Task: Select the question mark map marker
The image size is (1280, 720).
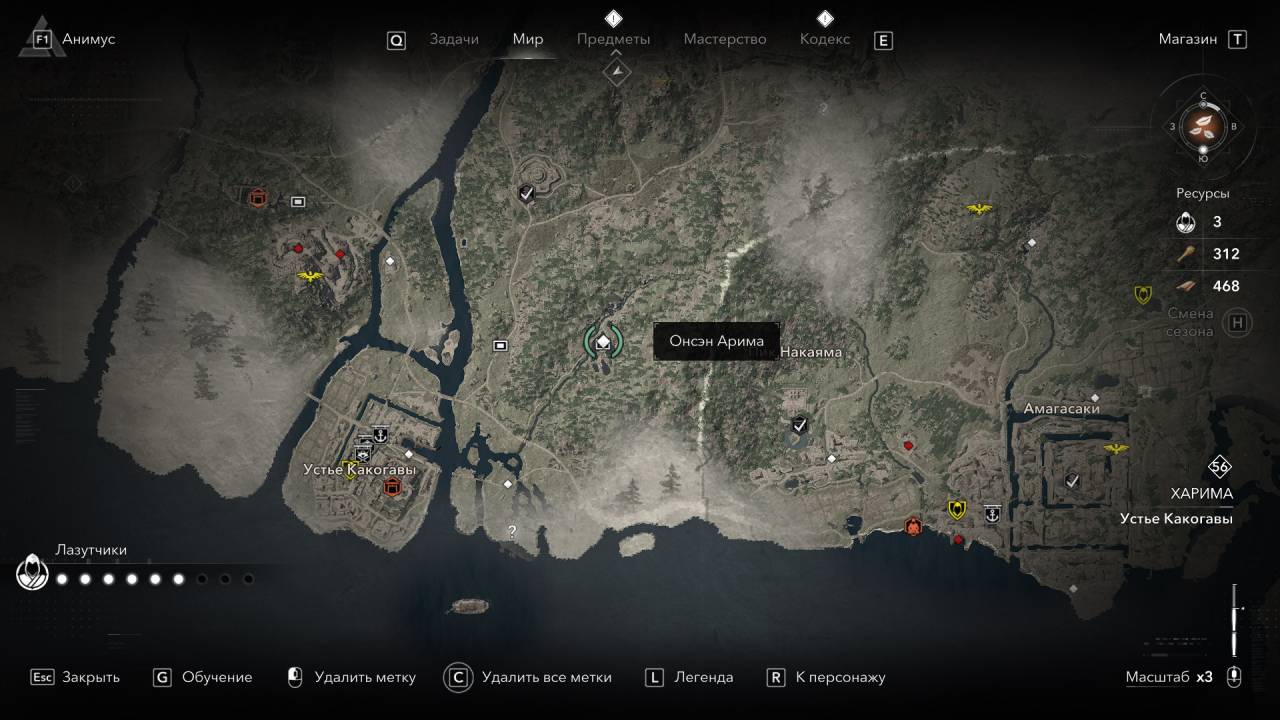Action: tap(512, 532)
